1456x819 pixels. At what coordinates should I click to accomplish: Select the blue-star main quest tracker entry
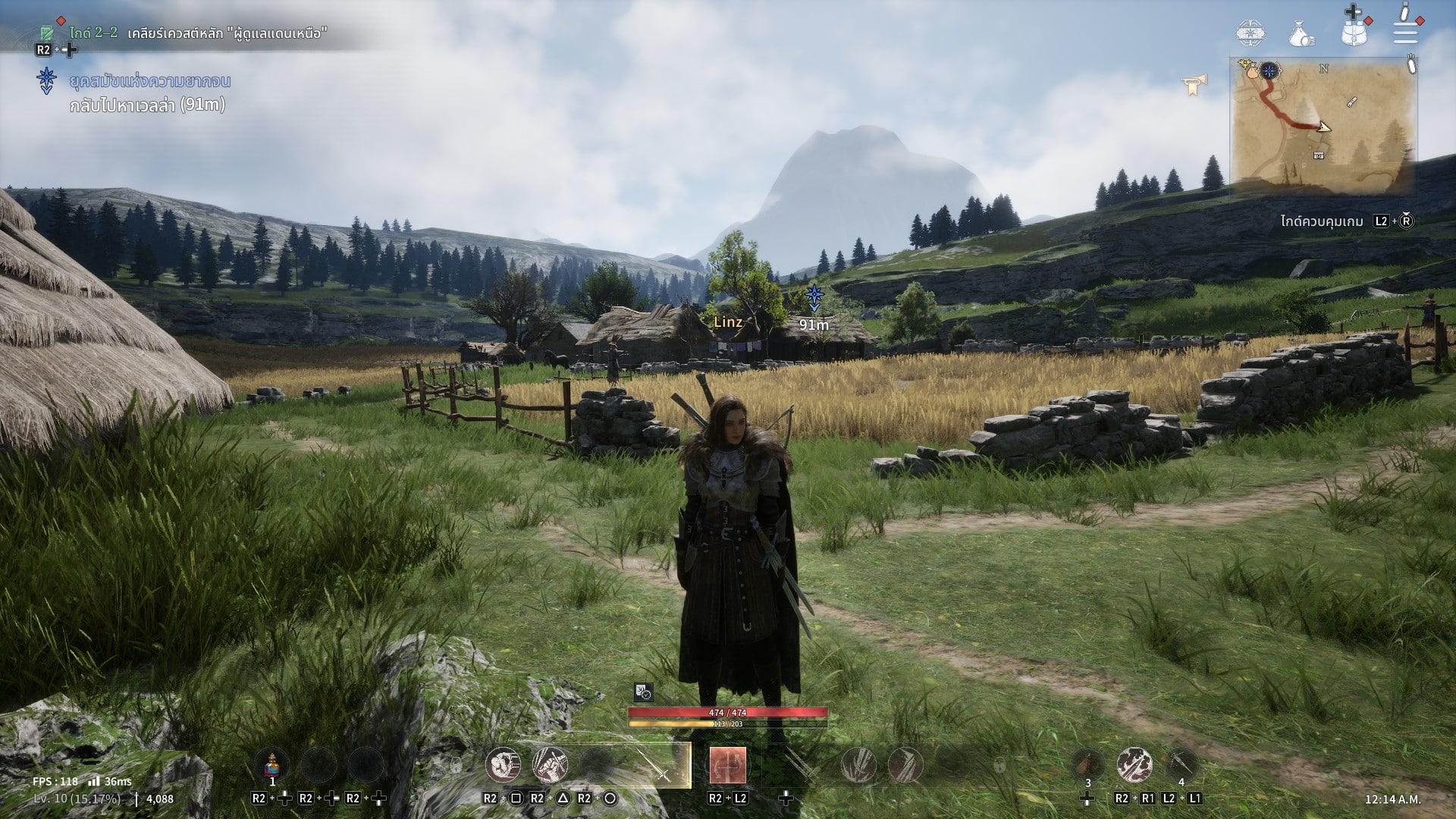tap(149, 81)
